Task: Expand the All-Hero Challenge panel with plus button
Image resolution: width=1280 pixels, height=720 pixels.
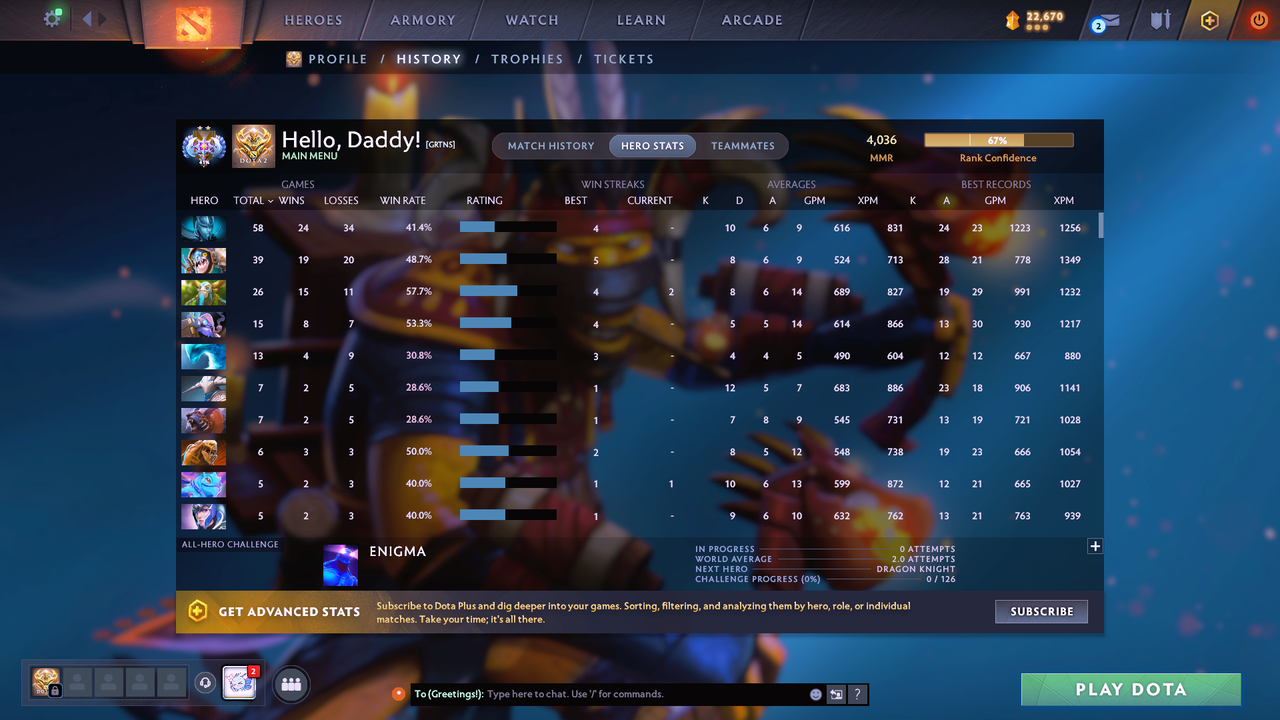Action: (1095, 546)
